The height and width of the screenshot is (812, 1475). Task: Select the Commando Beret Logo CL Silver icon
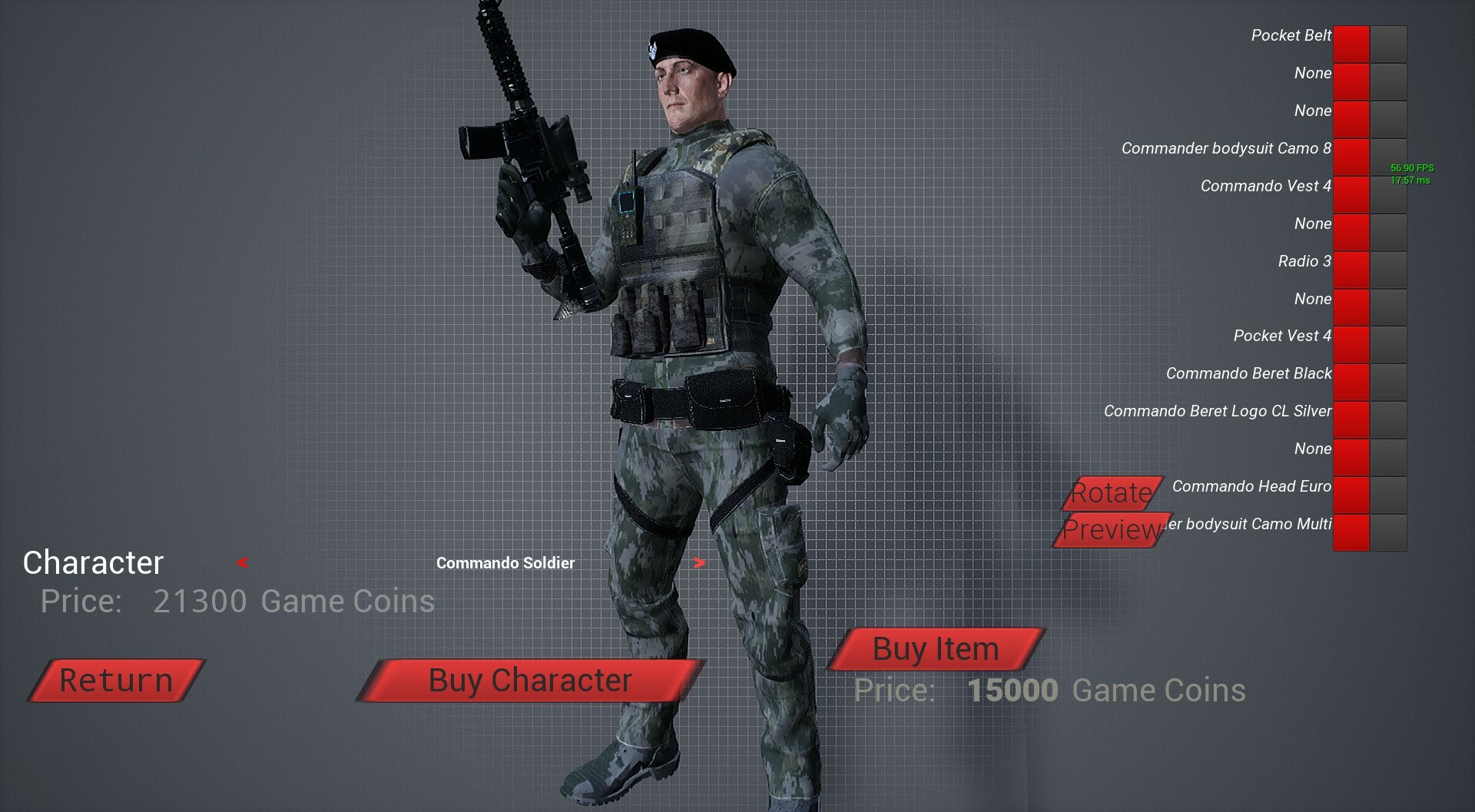tap(1351, 419)
